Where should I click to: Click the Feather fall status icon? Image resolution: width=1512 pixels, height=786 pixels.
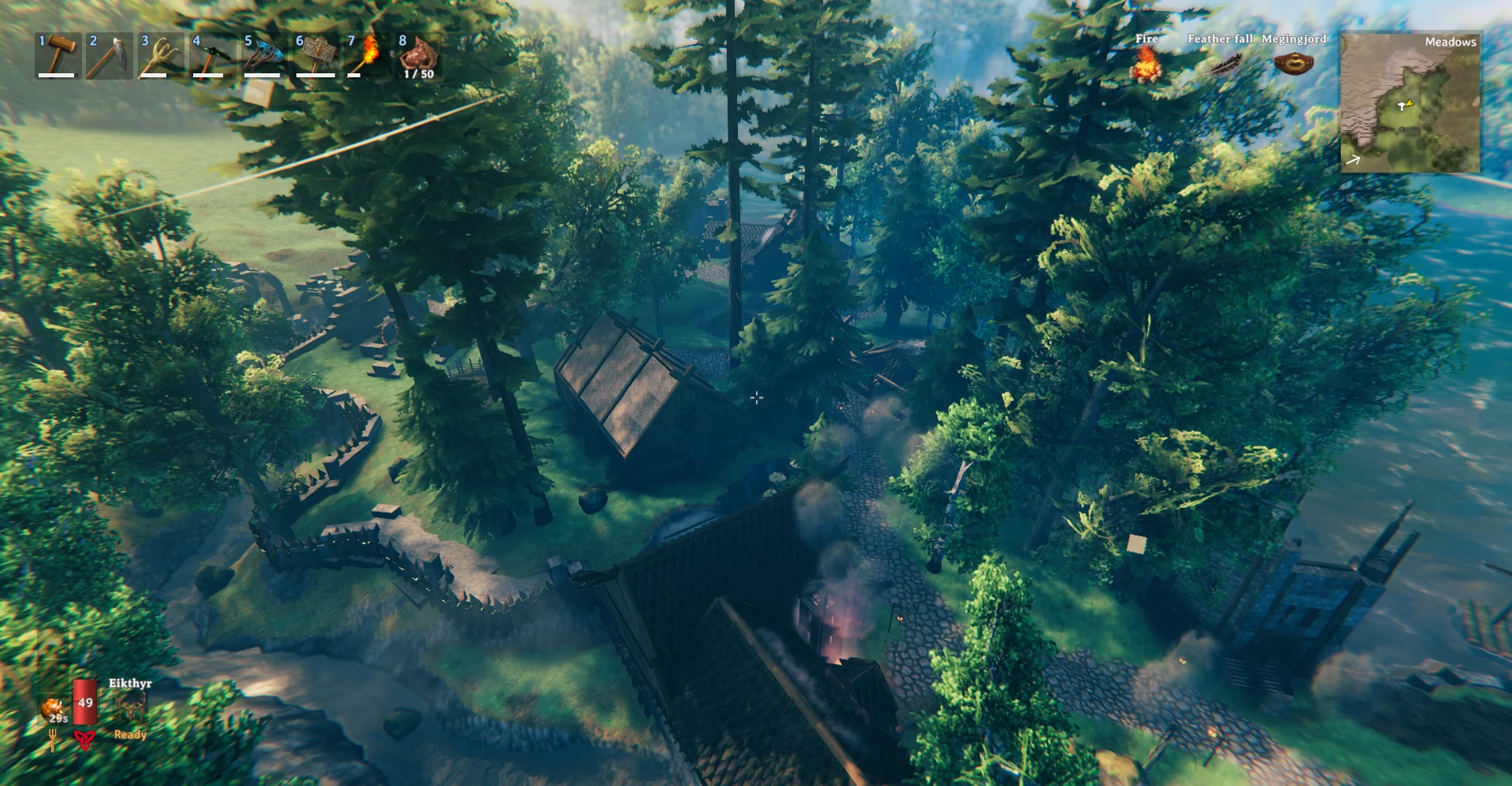point(1221,65)
